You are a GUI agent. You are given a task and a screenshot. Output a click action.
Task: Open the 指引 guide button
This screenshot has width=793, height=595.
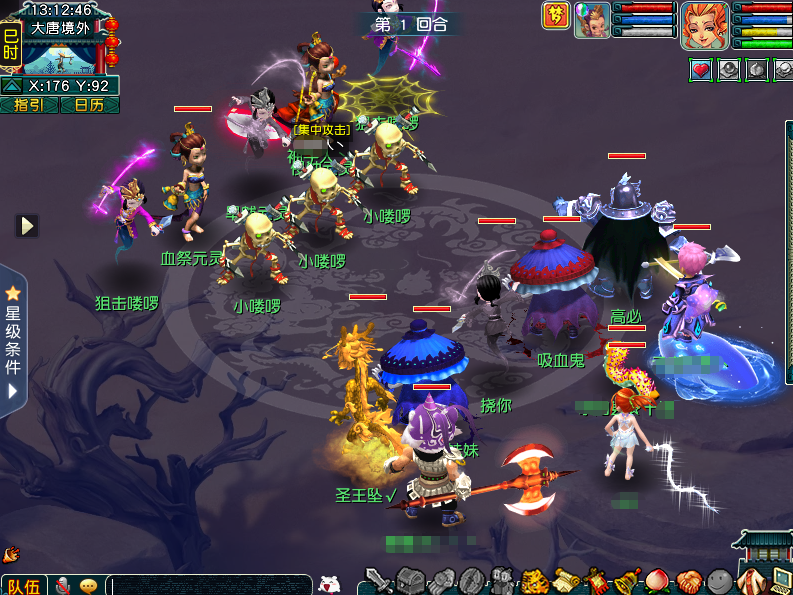(x=29, y=105)
